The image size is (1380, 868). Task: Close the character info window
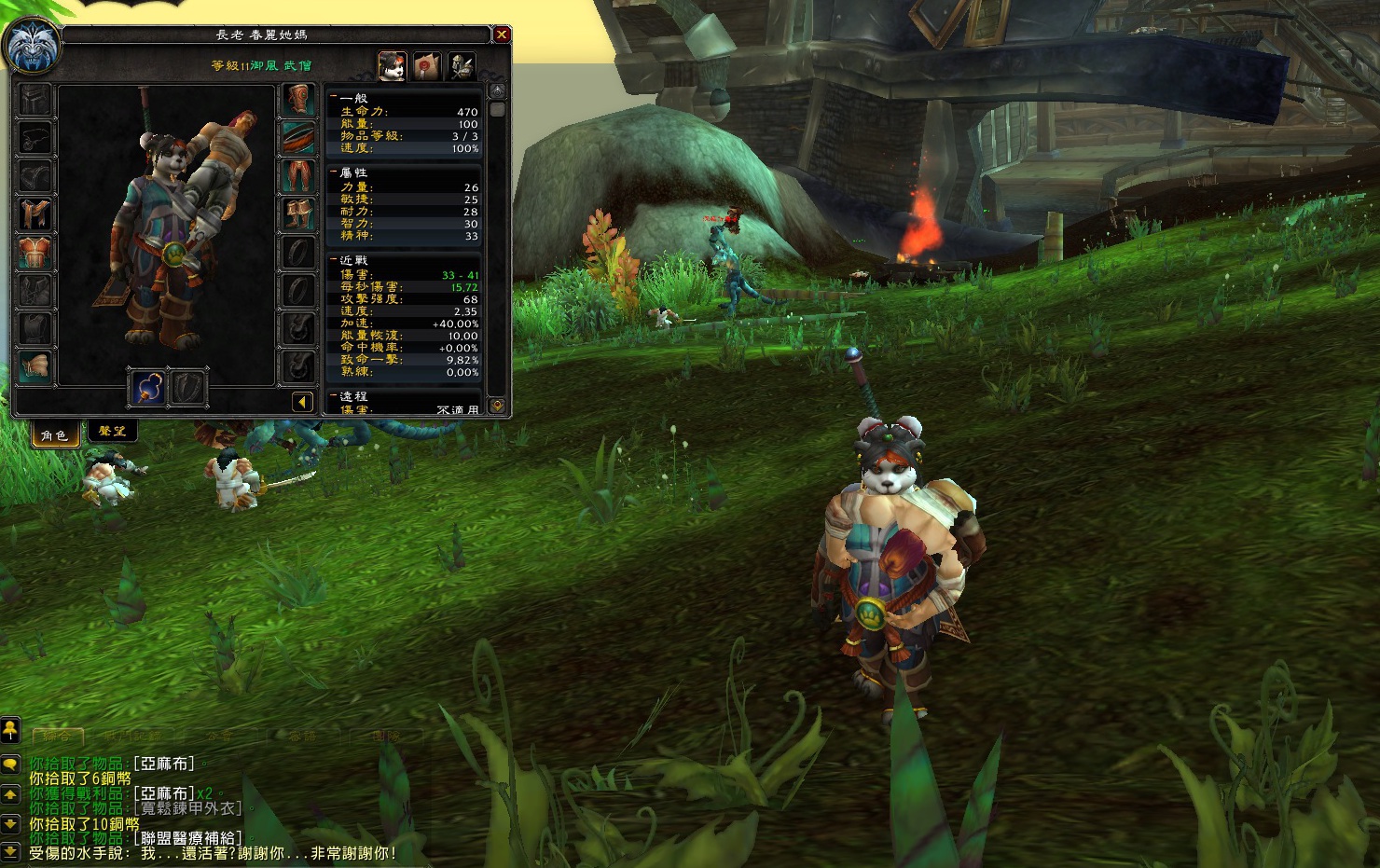click(502, 35)
